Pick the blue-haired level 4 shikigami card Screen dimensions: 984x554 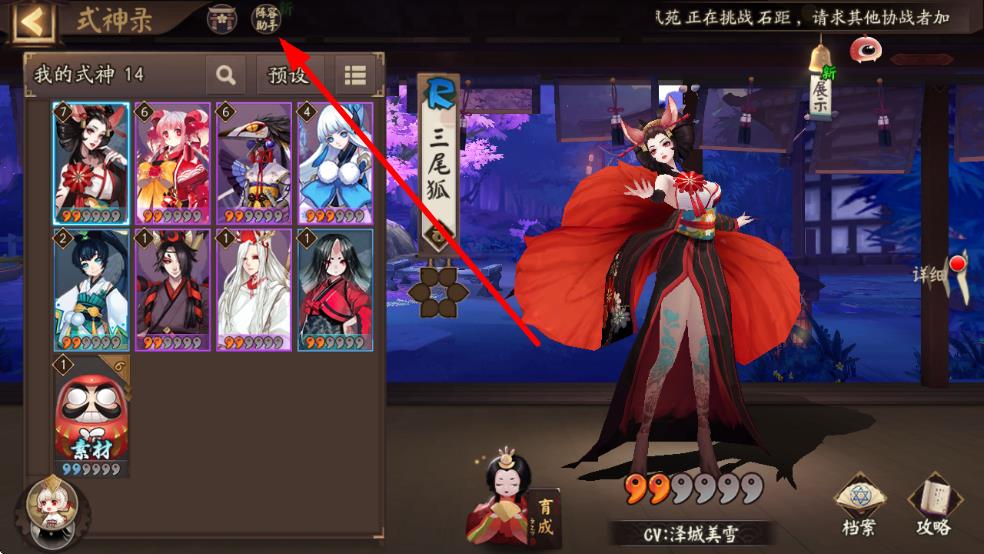coord(335,163)
